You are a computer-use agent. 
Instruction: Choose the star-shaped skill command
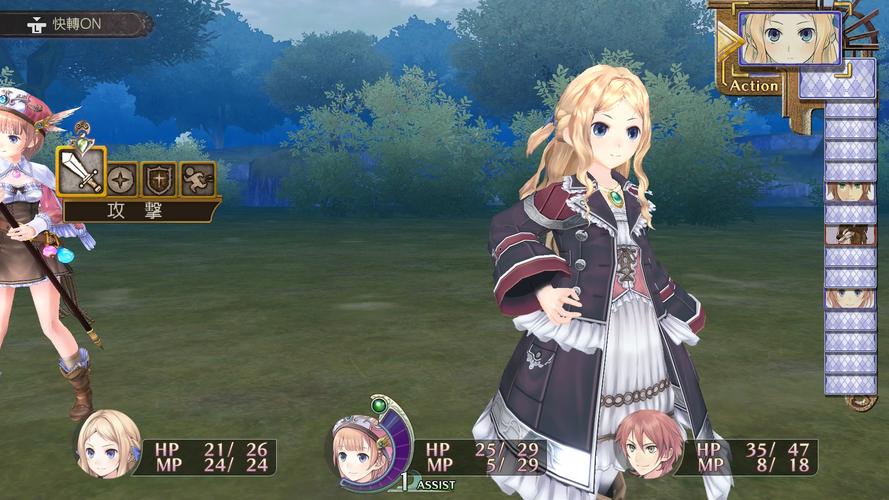[122, 179]
